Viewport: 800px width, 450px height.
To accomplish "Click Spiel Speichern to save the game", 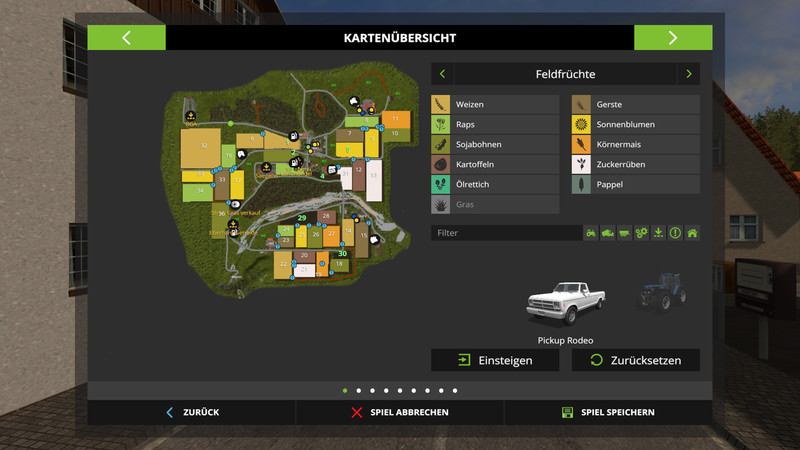I will [608, 412].
